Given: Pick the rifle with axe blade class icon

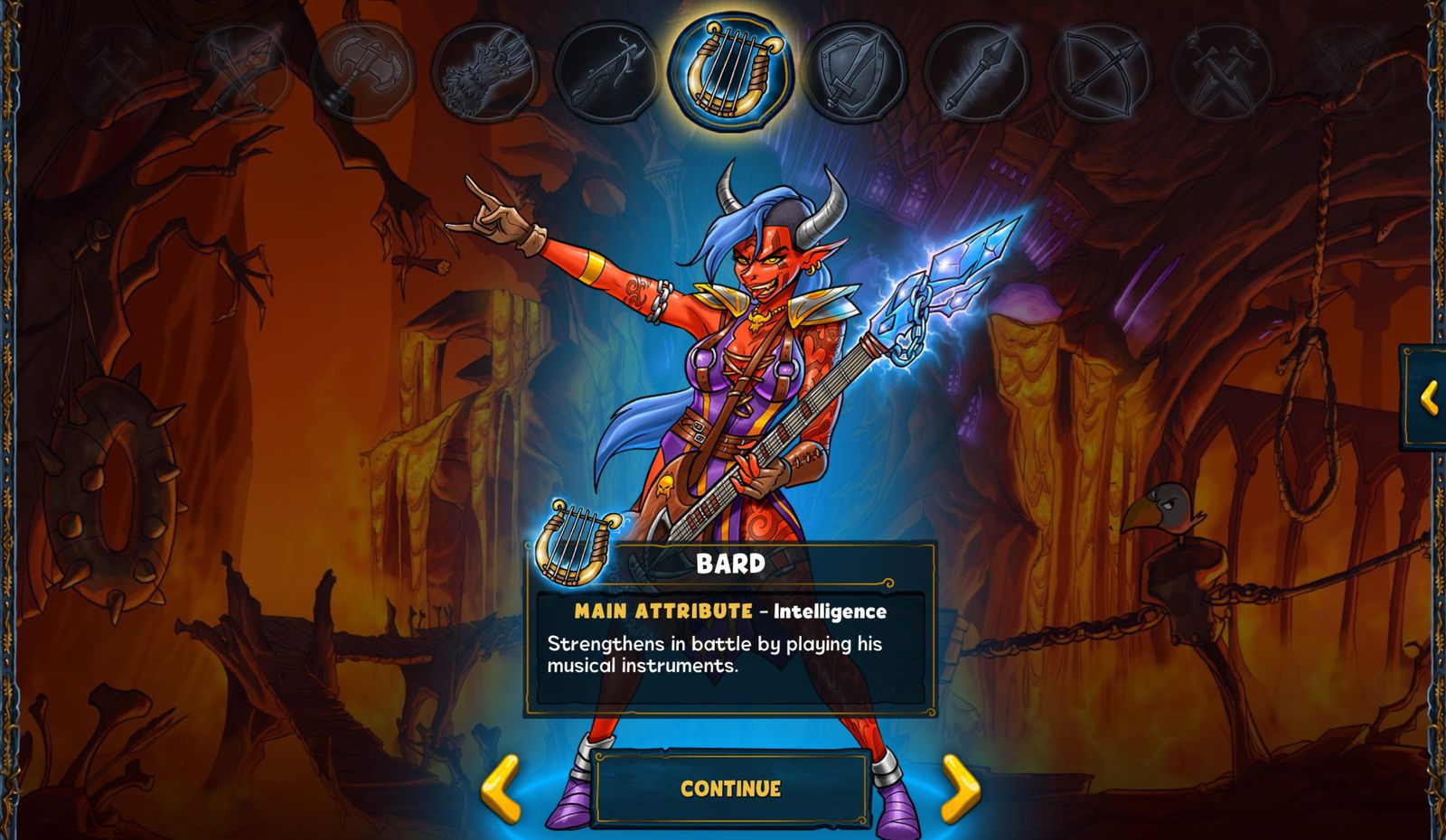Looking at the screenshot, I should pyautogui.click(x=606, y=70).
